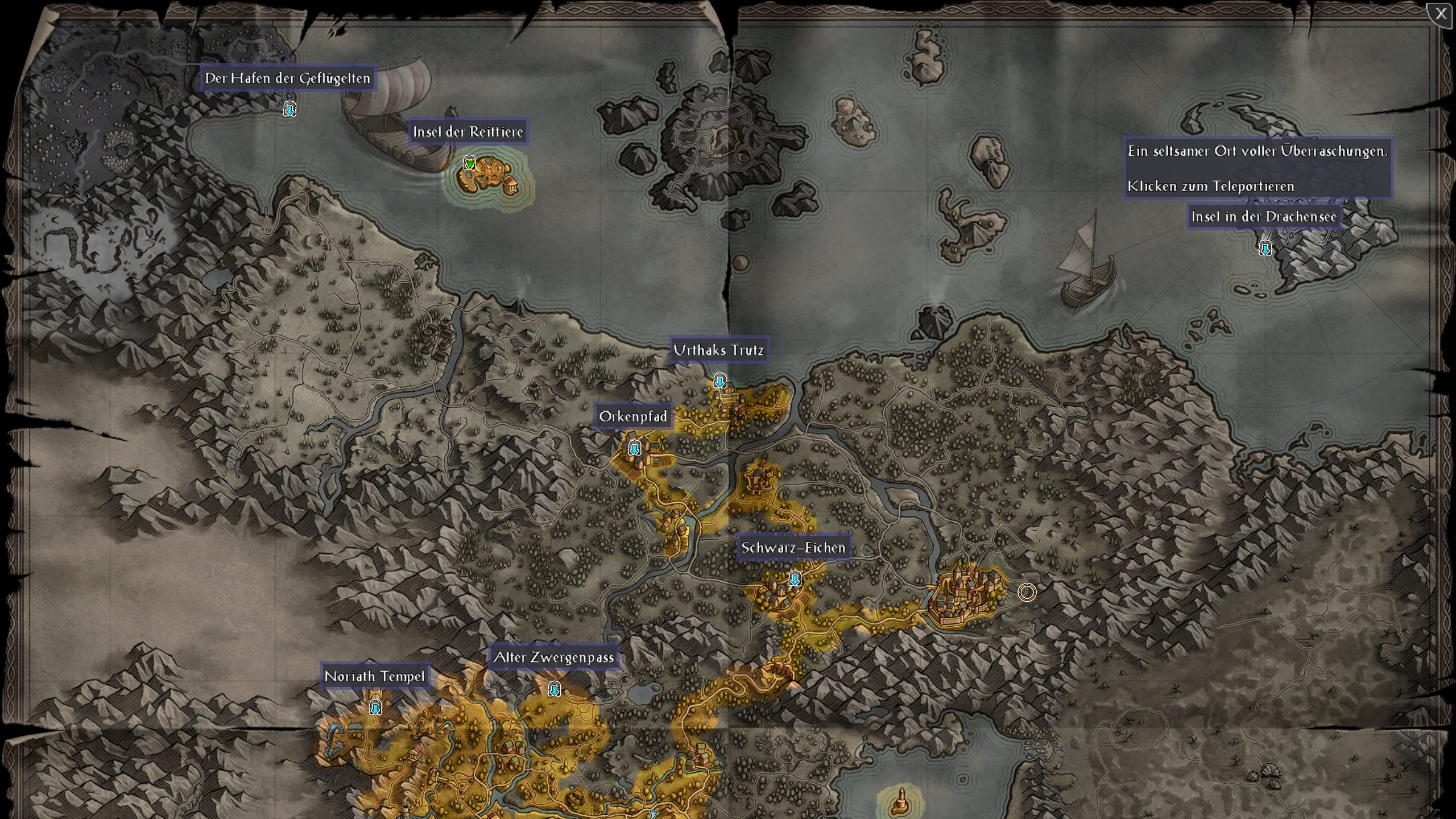Select the Insel der Reittiere waypoint marker
1456x819 pixels.
pyautogui.click(x=469, y=164)
